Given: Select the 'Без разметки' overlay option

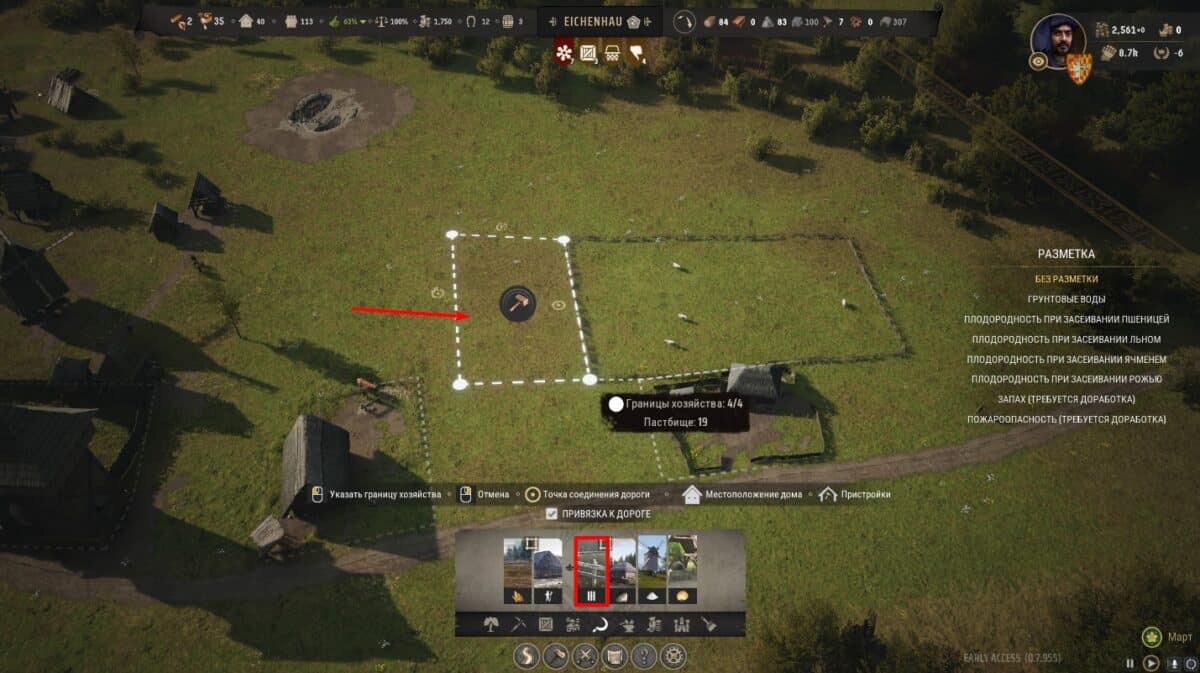Looking at the screenshot, I should click(1066, 279).
